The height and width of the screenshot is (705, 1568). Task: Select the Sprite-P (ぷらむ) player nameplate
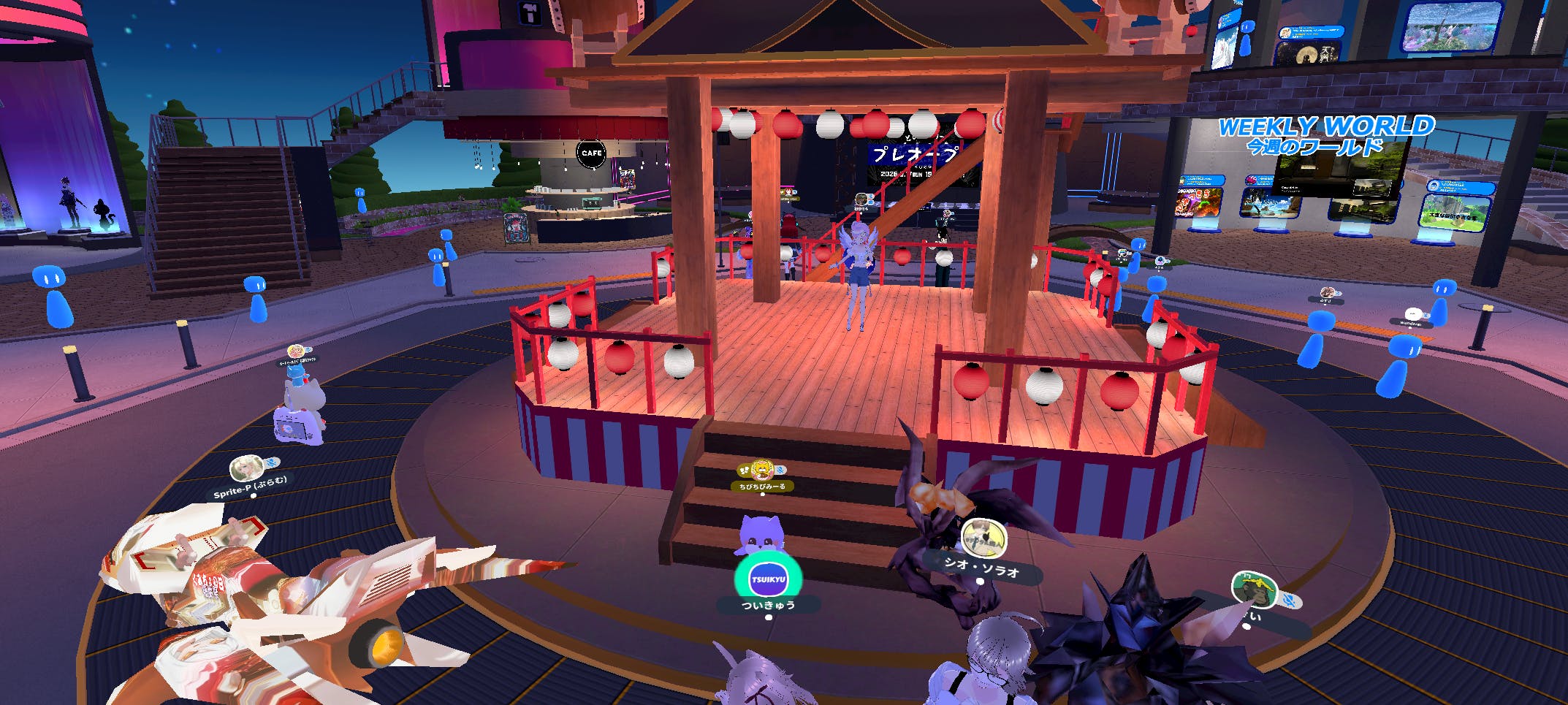251,487
